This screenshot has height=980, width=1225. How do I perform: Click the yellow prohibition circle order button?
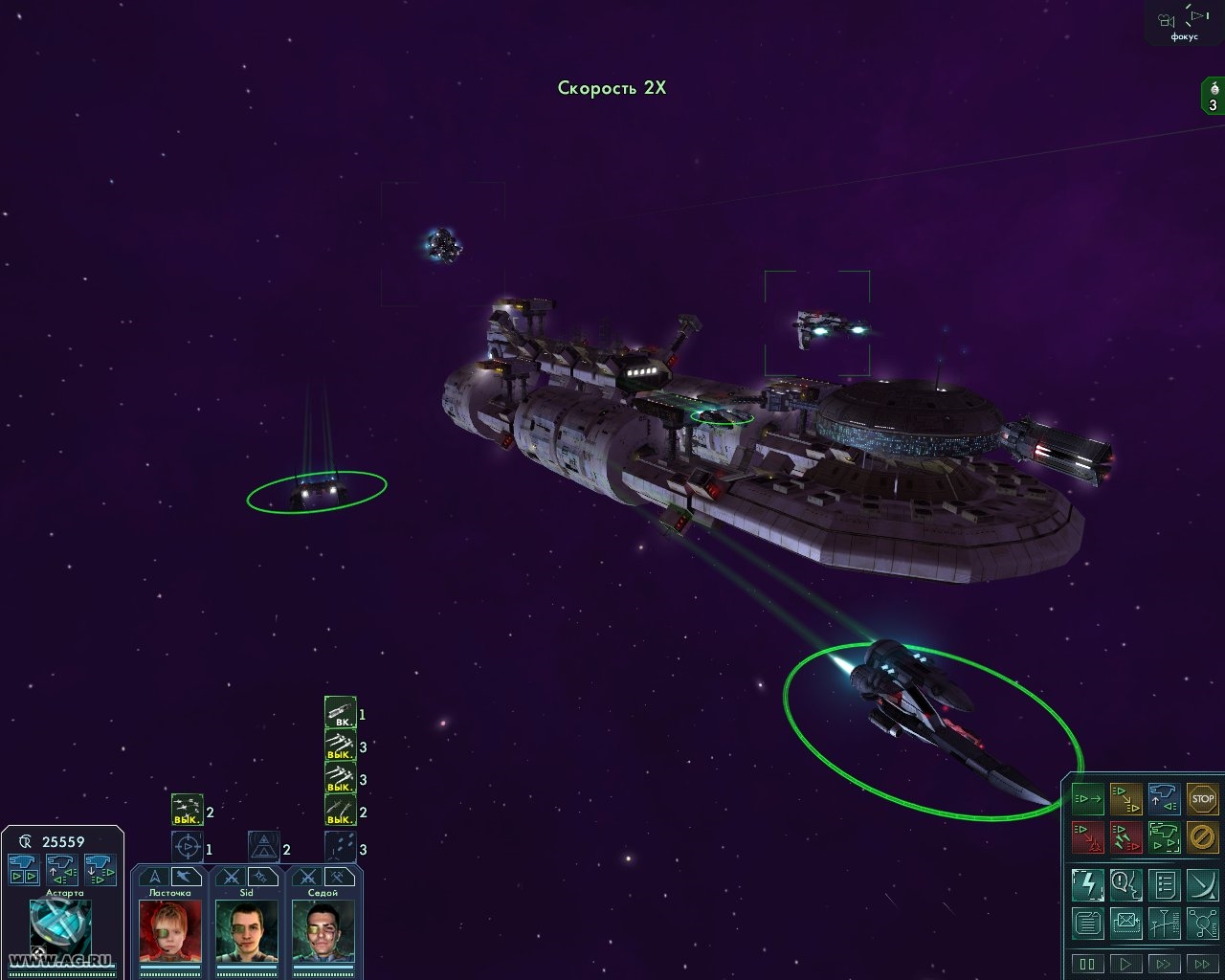(1202, 837)
